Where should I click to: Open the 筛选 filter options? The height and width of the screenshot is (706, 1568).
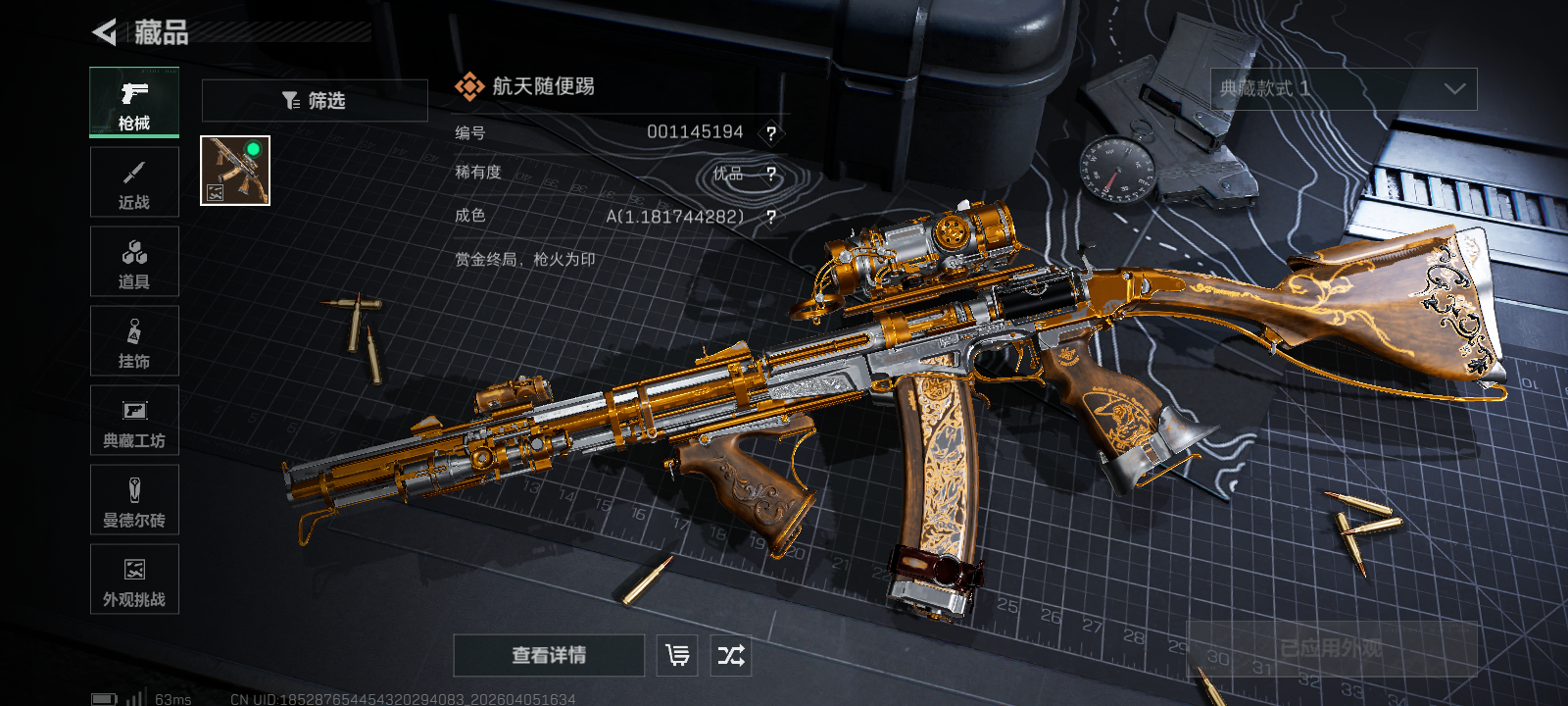click(x=315, y=100)
